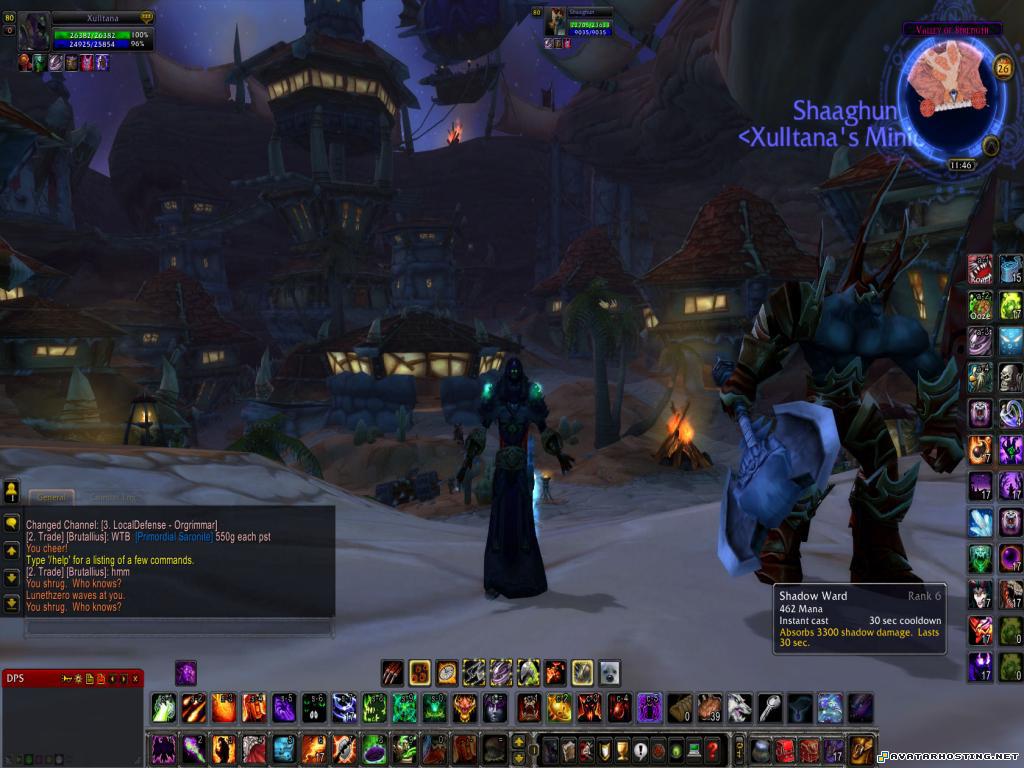
Task: Select the Shaaghun target portrait
Action: (x=555, y=23)
